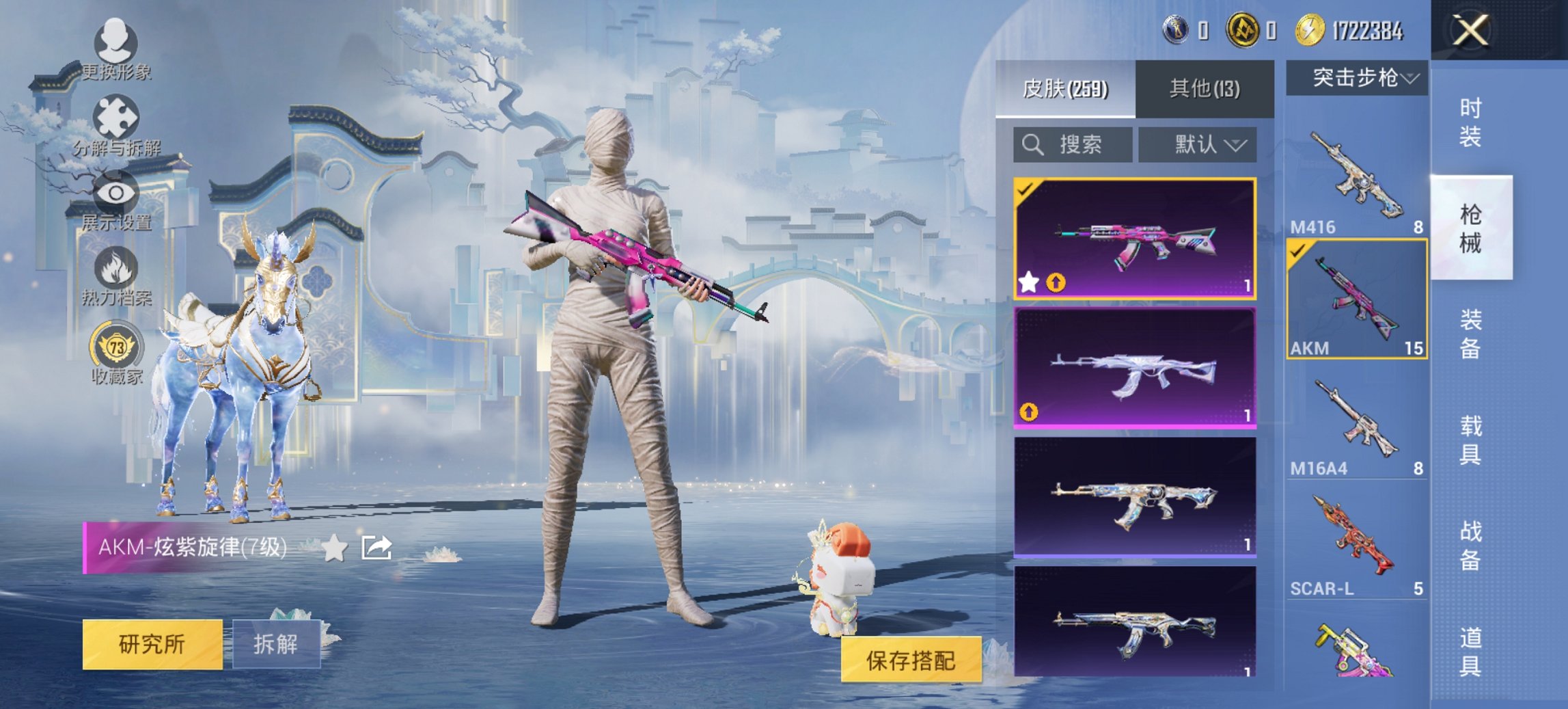Click the search magnifier in the skin panel
Screen dimensions: 1568x709
click(1033, 144)
